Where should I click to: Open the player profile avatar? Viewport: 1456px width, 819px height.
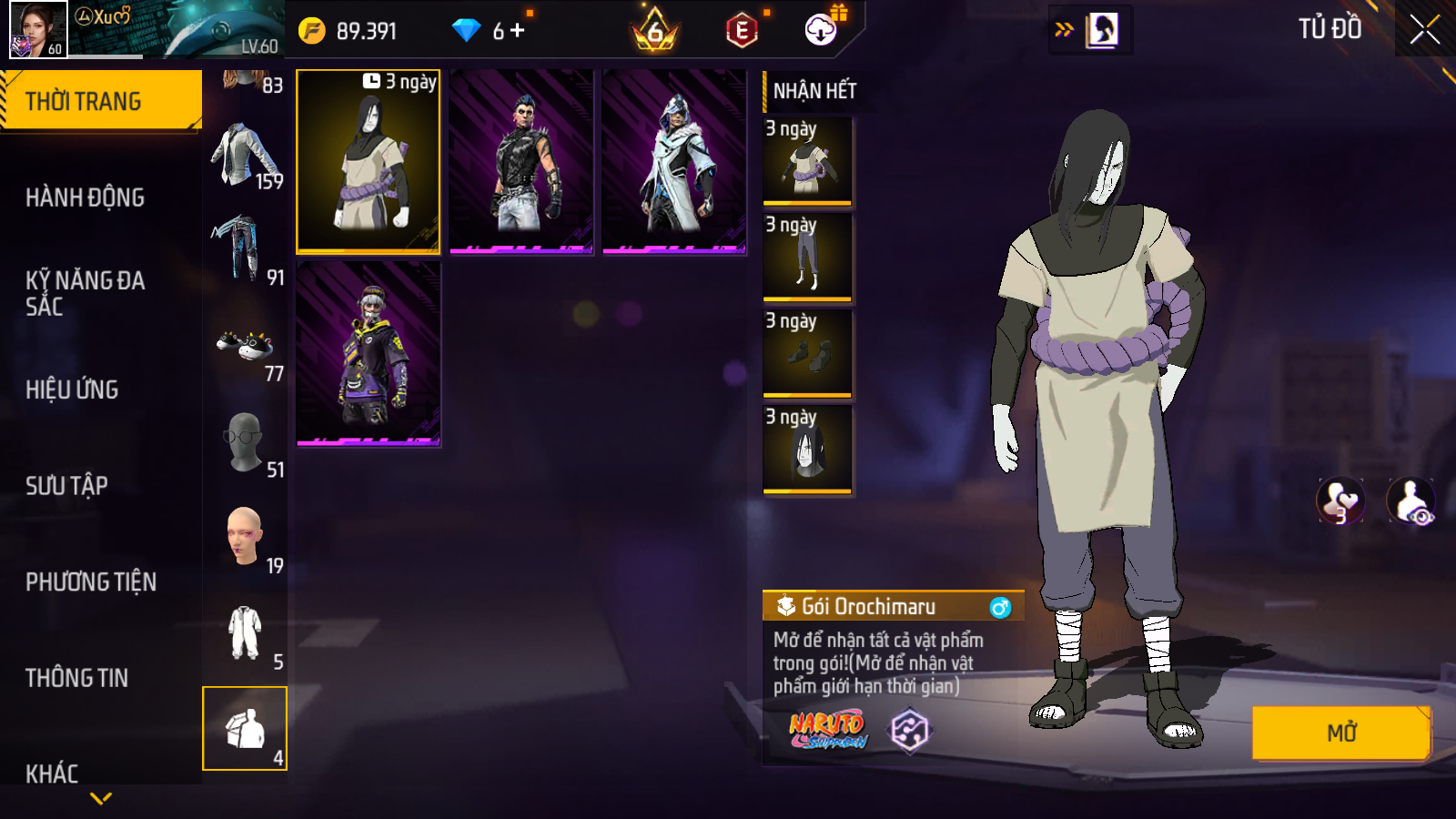point(38,29)
